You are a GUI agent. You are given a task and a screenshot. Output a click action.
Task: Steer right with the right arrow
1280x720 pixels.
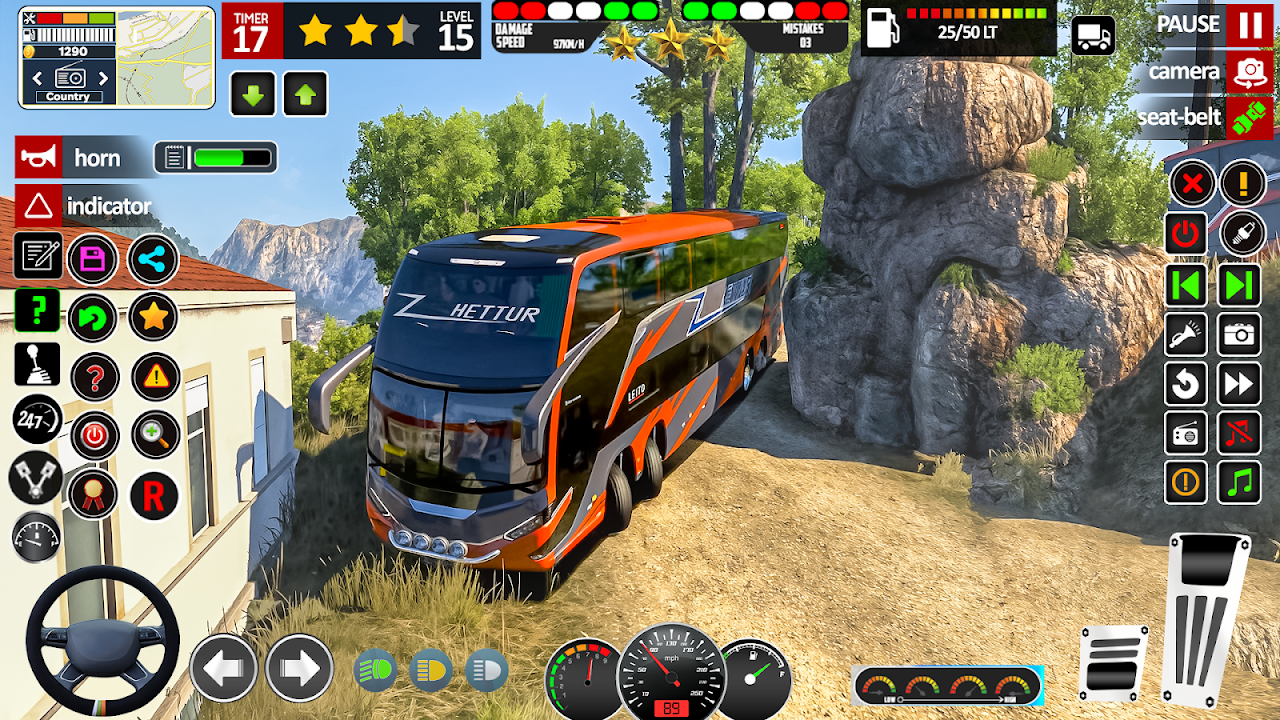[x=299, y=667]
